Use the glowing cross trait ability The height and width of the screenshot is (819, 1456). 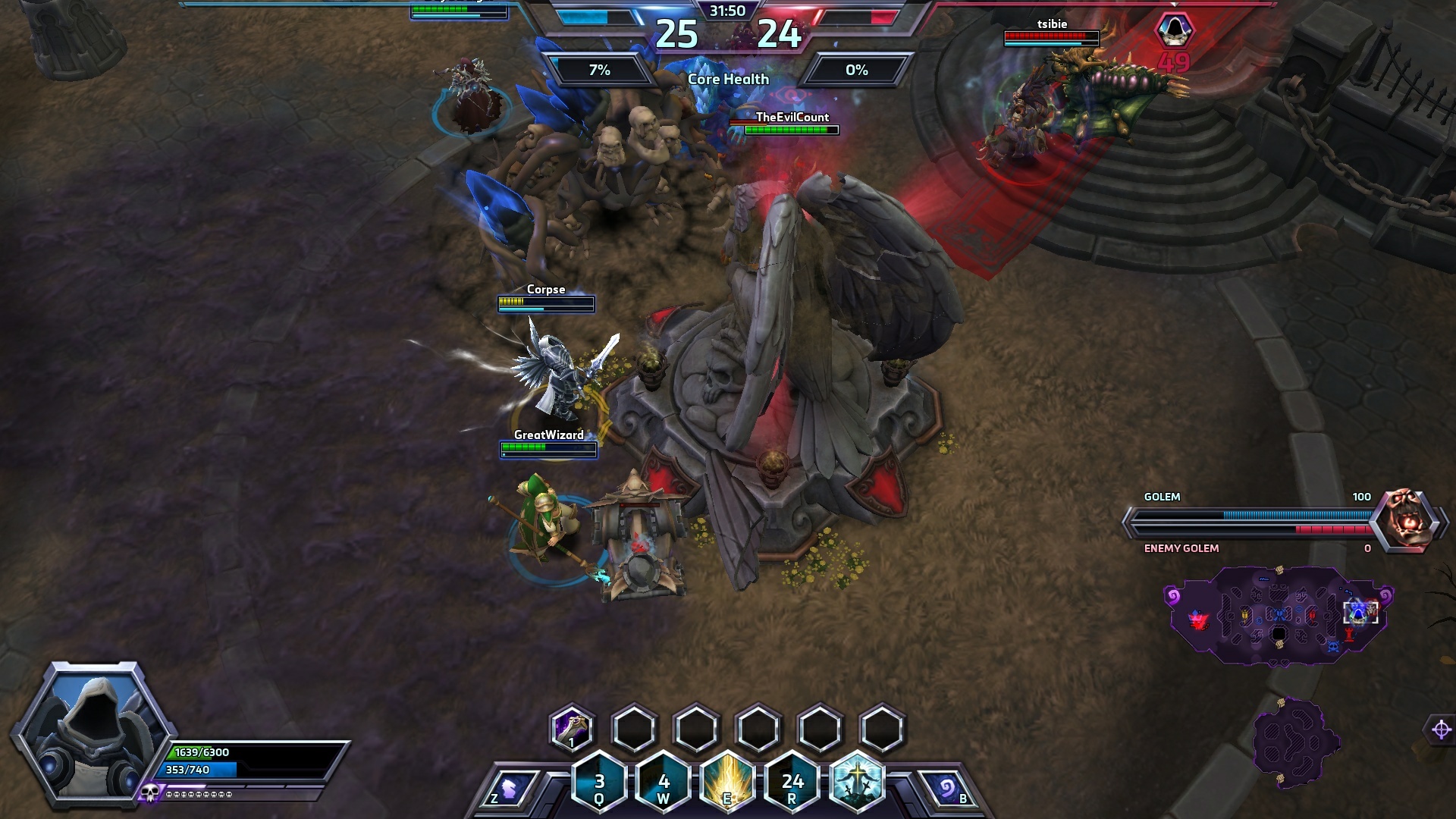tap(857, 781)
